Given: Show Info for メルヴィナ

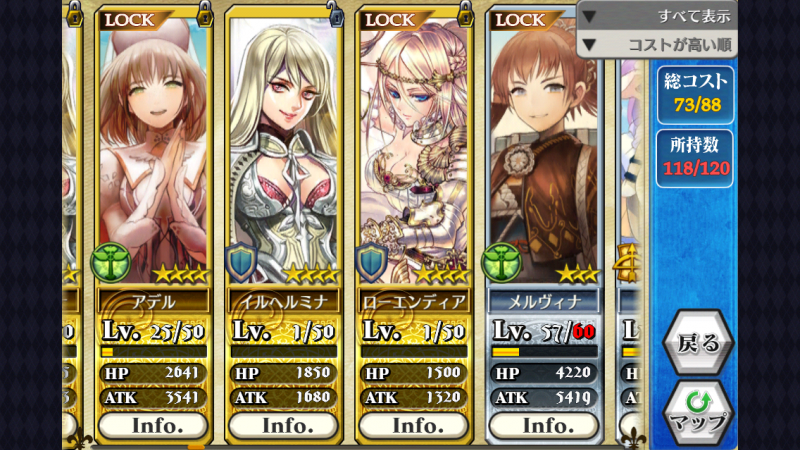Looking at the screenshot, I should [544, 424].
